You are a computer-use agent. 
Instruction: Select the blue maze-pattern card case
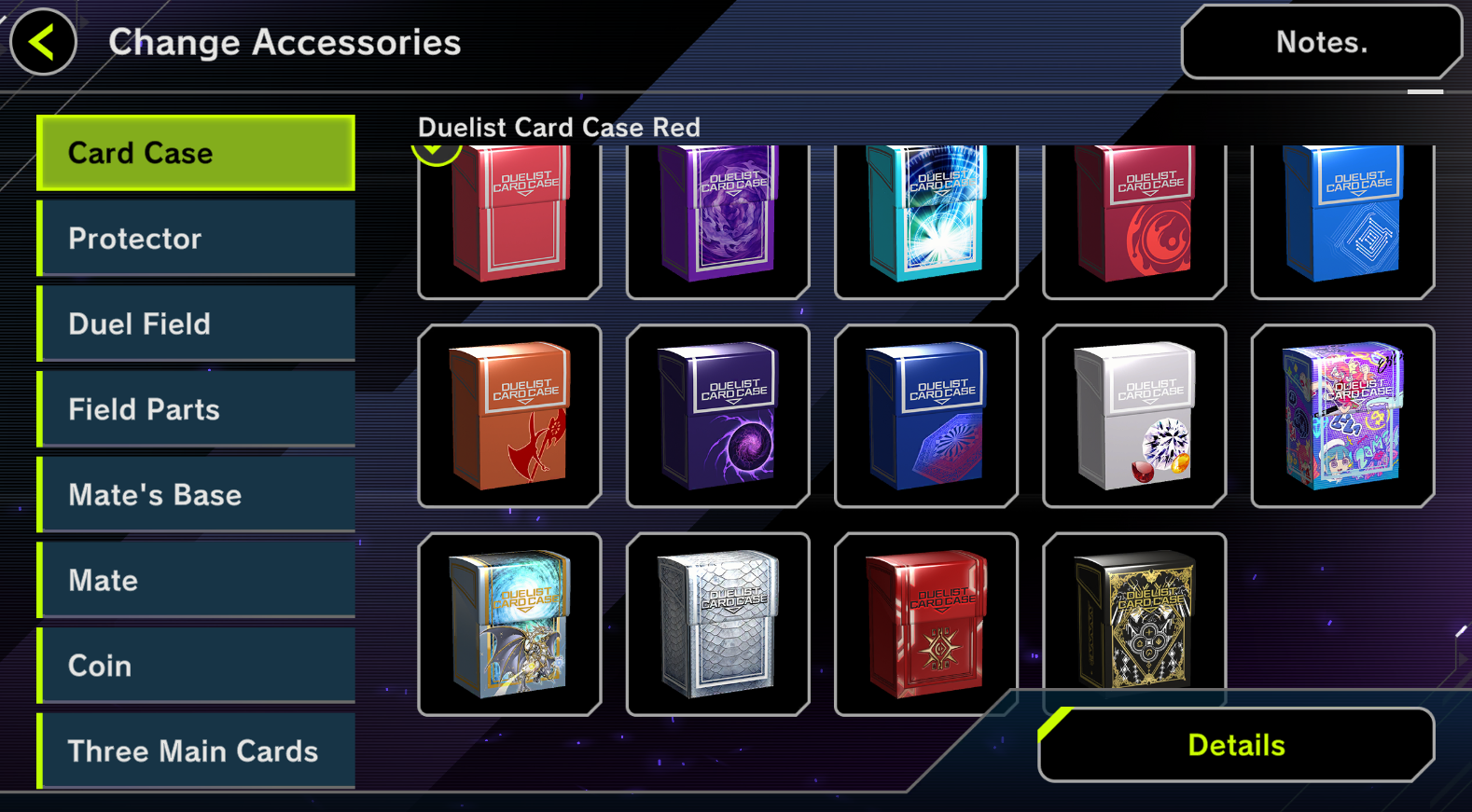1342,219
